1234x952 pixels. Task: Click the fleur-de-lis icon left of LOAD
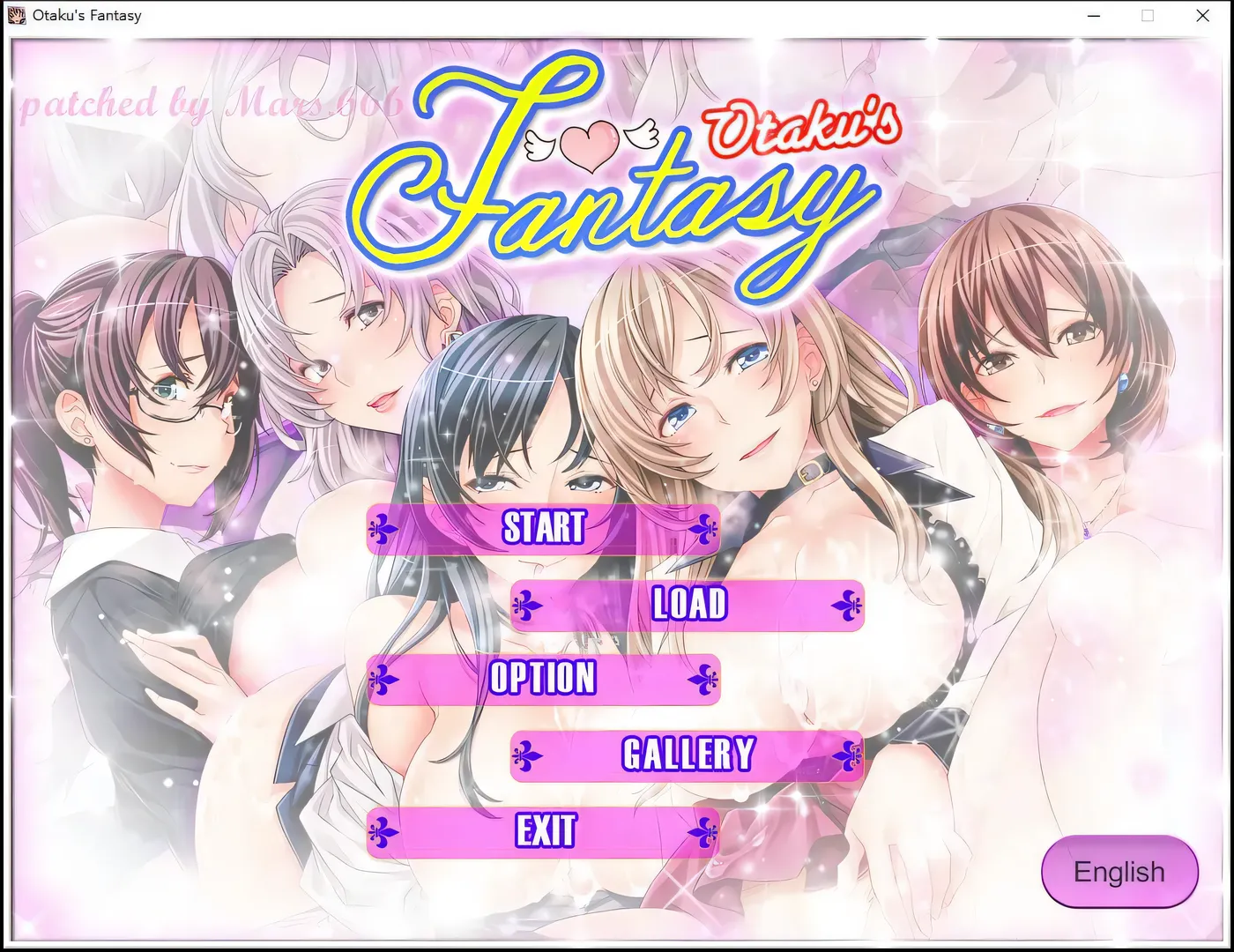[x=526, y=606]
